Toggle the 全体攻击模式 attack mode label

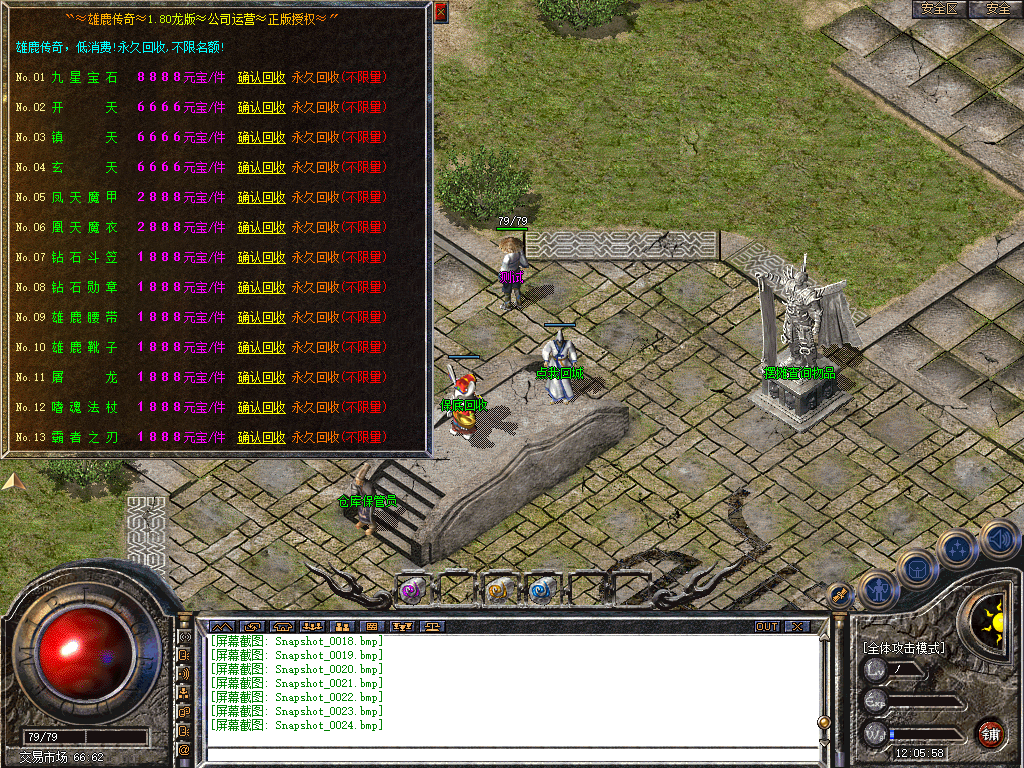(x=904, y=648)
